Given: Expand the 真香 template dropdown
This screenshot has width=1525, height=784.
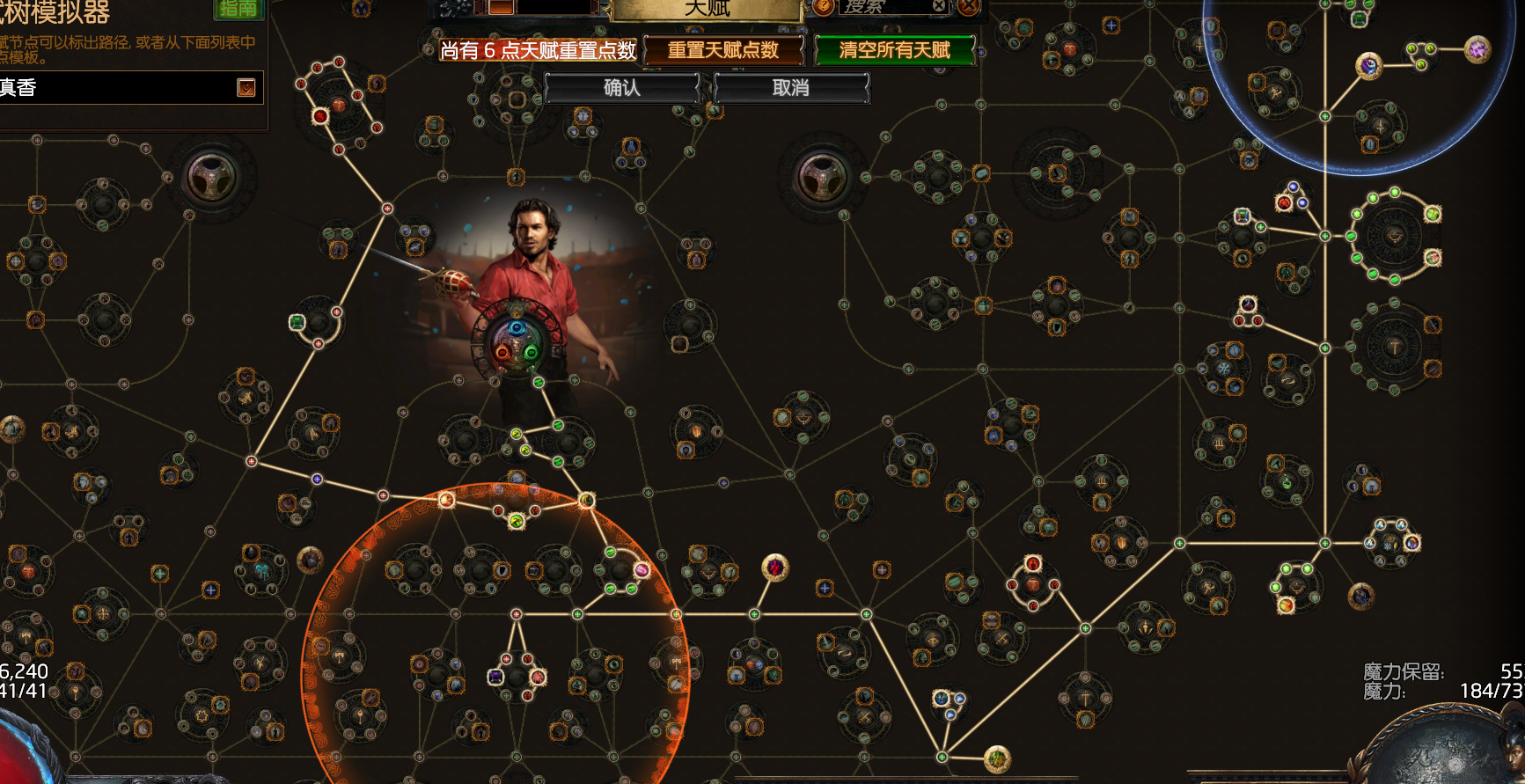Looking at the screenshot, I should 246,87.
